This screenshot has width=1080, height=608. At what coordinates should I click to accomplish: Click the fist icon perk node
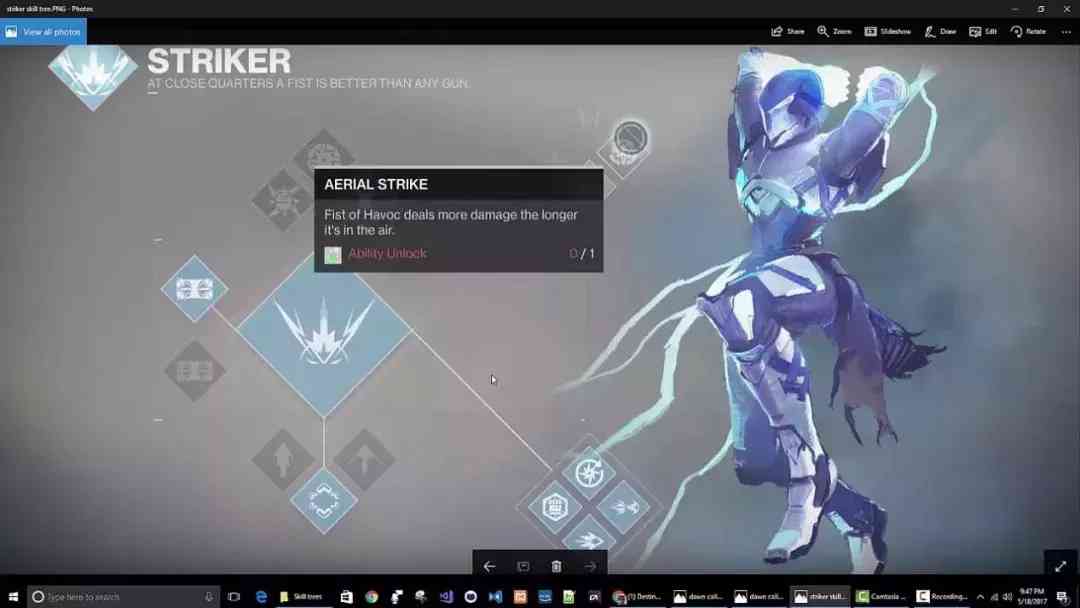pyautogui.click(x=556, y=507)
